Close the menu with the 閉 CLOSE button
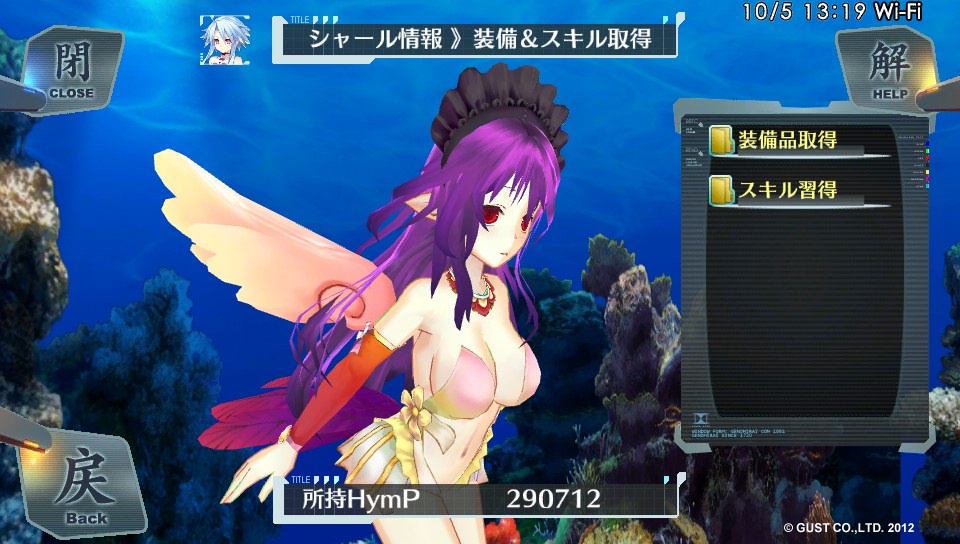960x544 pixels. click(70, 68)
